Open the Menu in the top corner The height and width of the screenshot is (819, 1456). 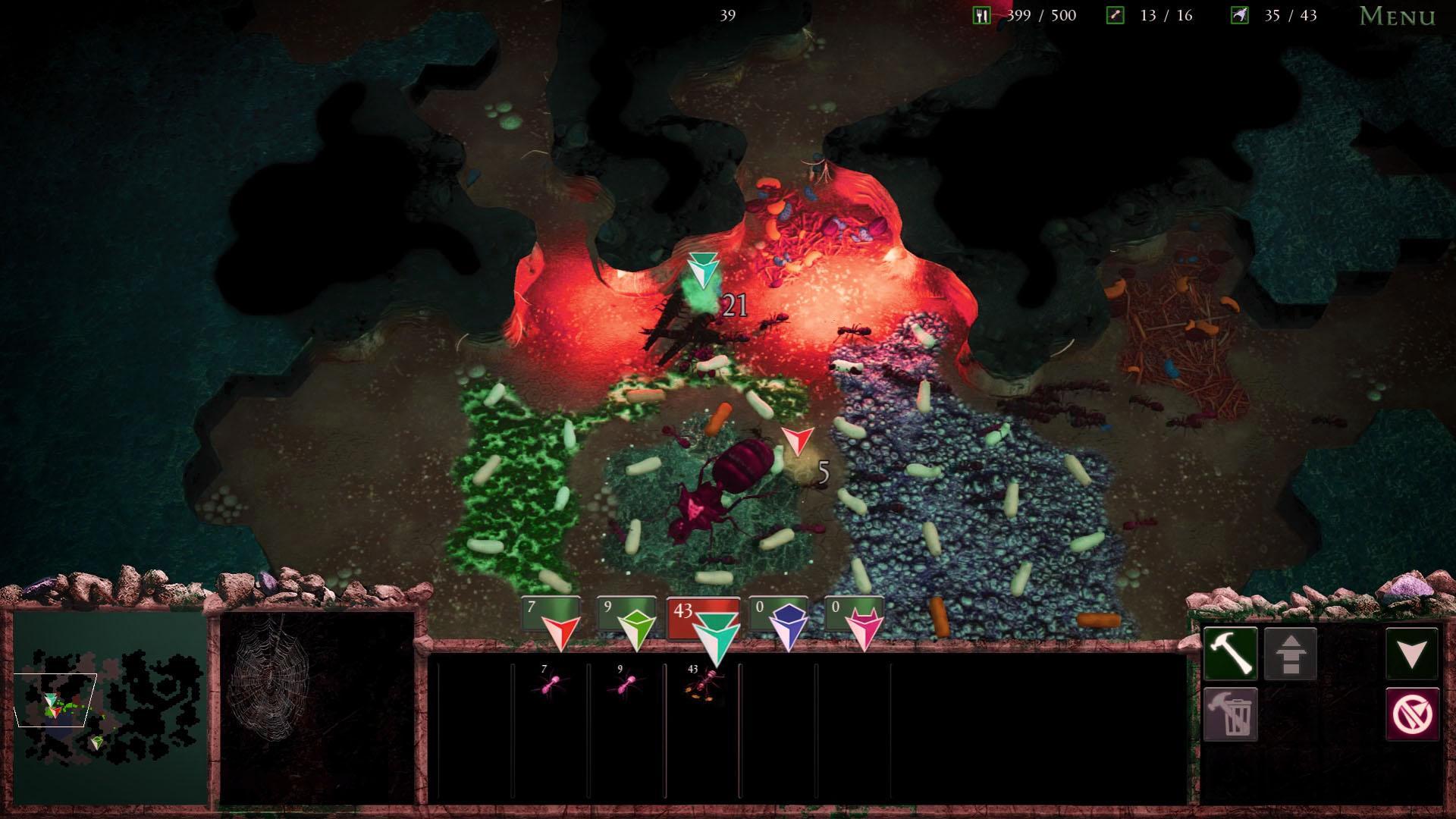coord(1397,16)
